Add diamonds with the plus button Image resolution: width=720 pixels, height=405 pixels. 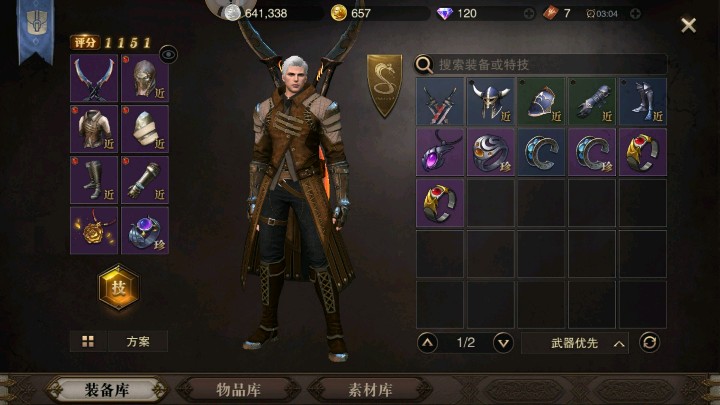pyautogui.click(x=529, y=13)
